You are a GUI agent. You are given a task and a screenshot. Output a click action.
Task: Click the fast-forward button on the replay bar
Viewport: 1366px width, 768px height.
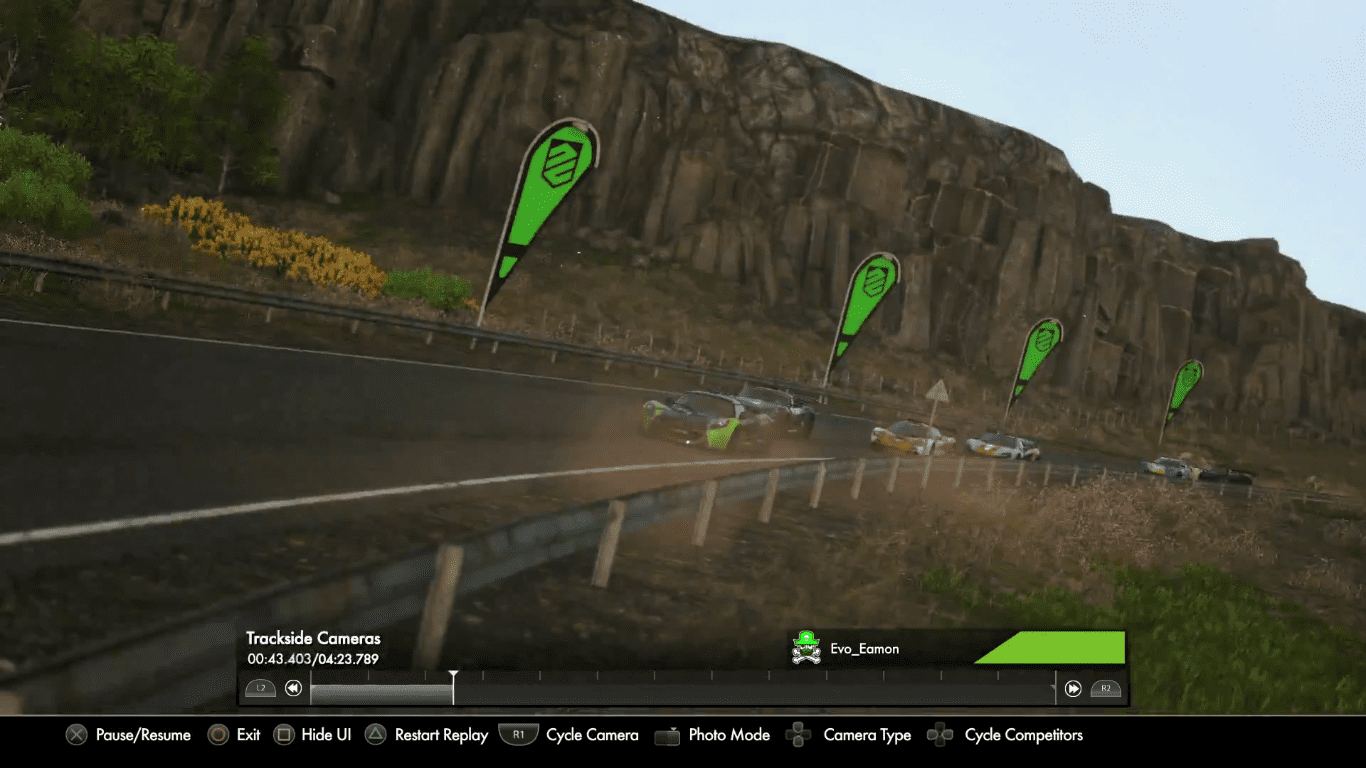(x=1073, y=688)
